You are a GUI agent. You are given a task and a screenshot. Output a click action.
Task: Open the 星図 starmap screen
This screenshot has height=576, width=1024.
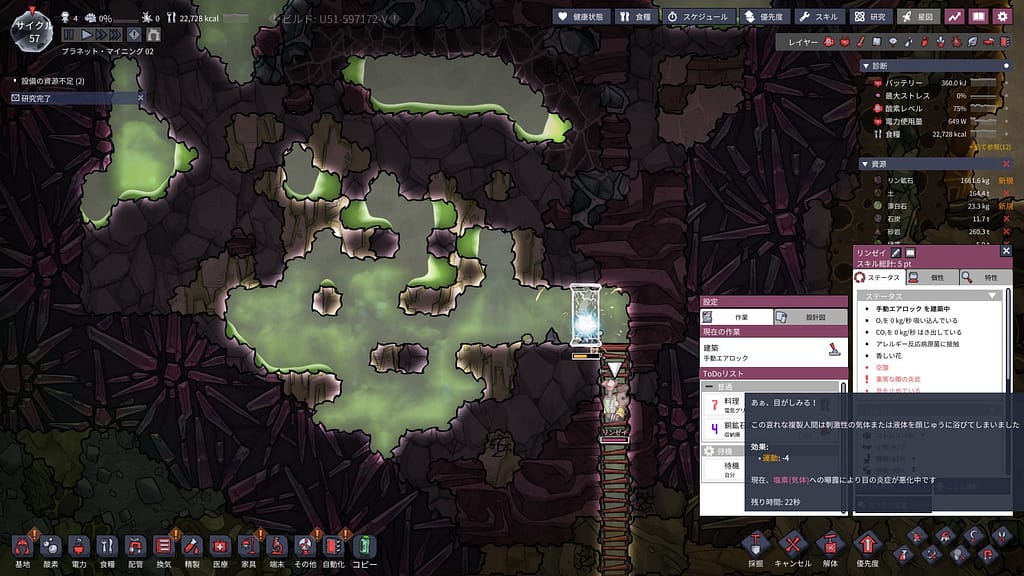(x=919, y=16)
